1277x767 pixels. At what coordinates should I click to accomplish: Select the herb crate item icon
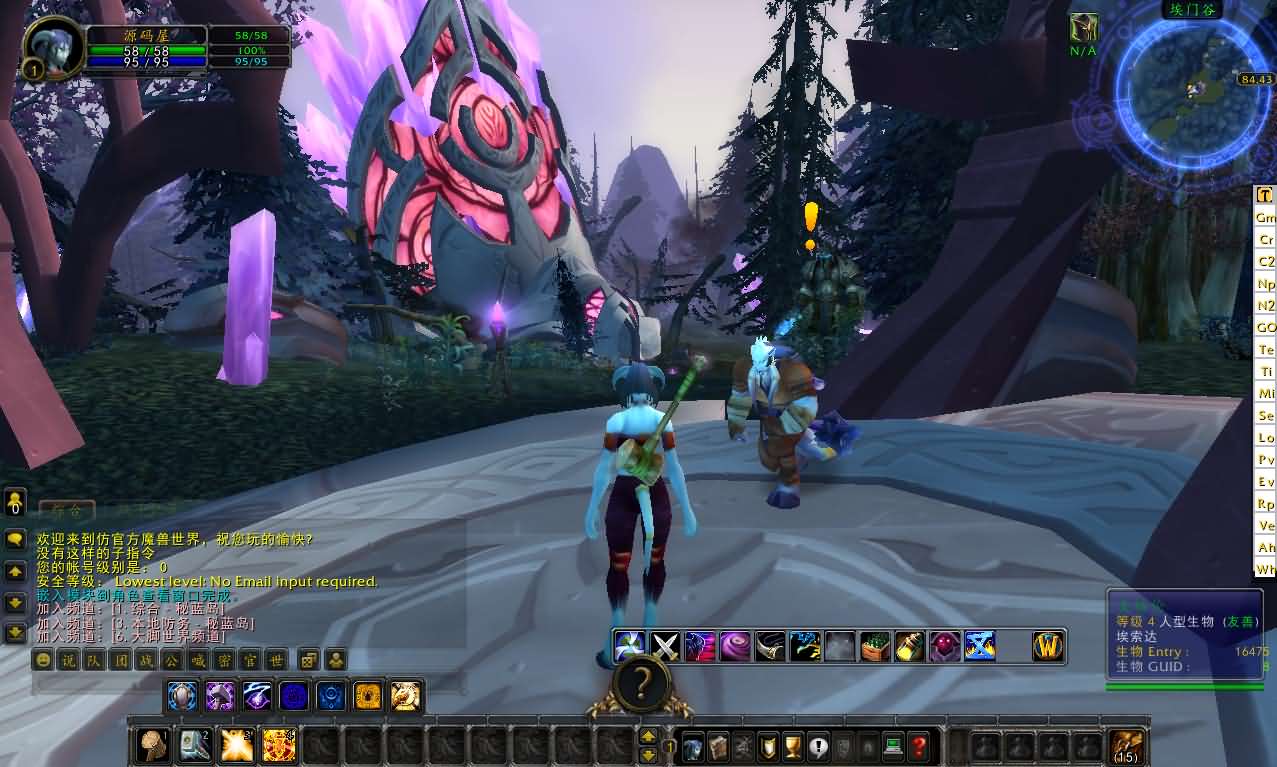click(x=874, y=646)
